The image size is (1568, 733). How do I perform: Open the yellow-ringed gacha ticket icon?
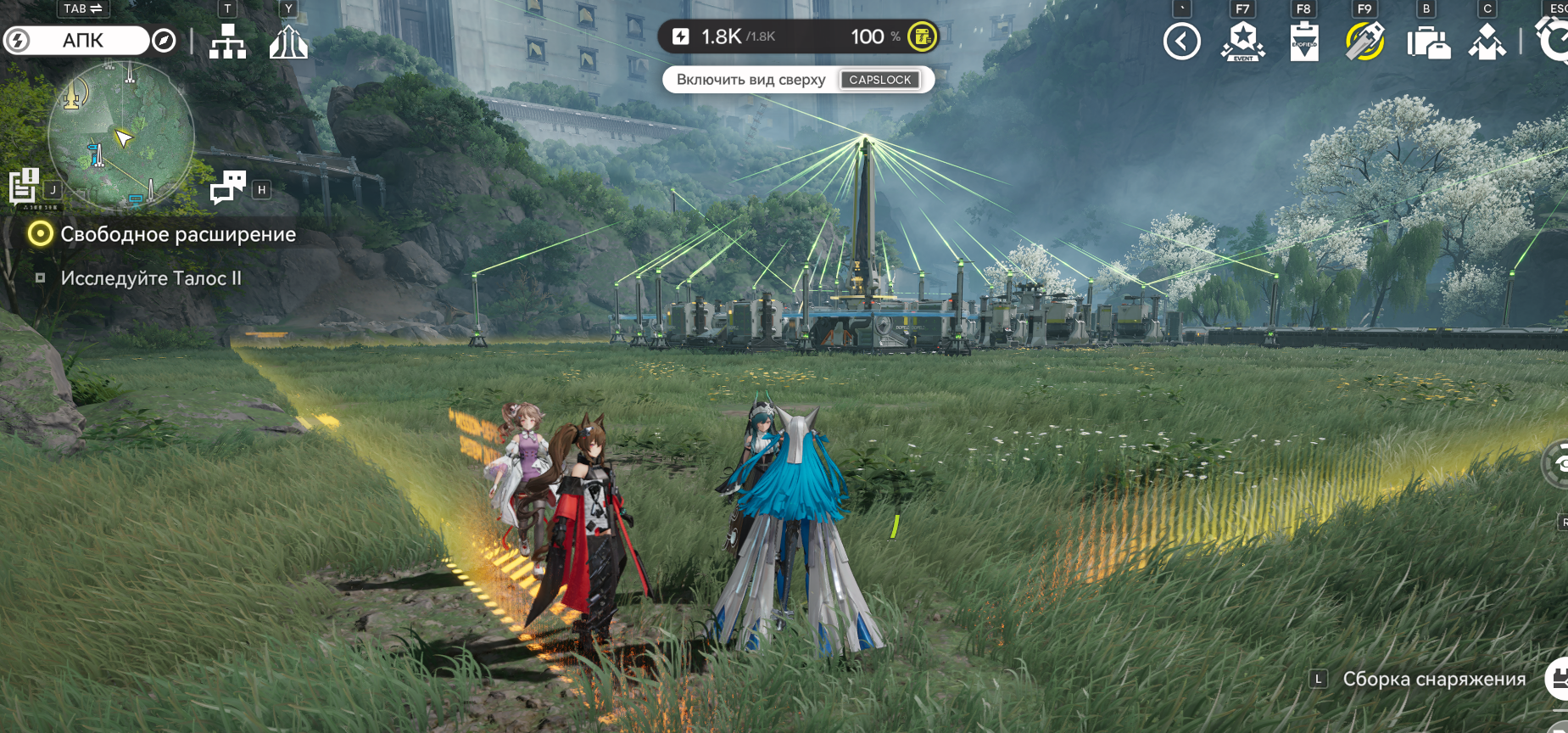coord(1364,42)
